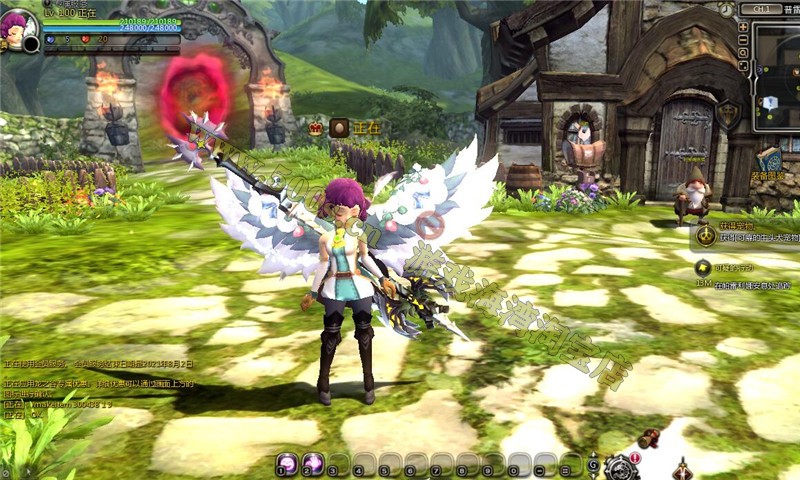This screenshot has width=800, height=480.
Task: Toggle the hotbar page switch G button
Action: coord(594,465)
